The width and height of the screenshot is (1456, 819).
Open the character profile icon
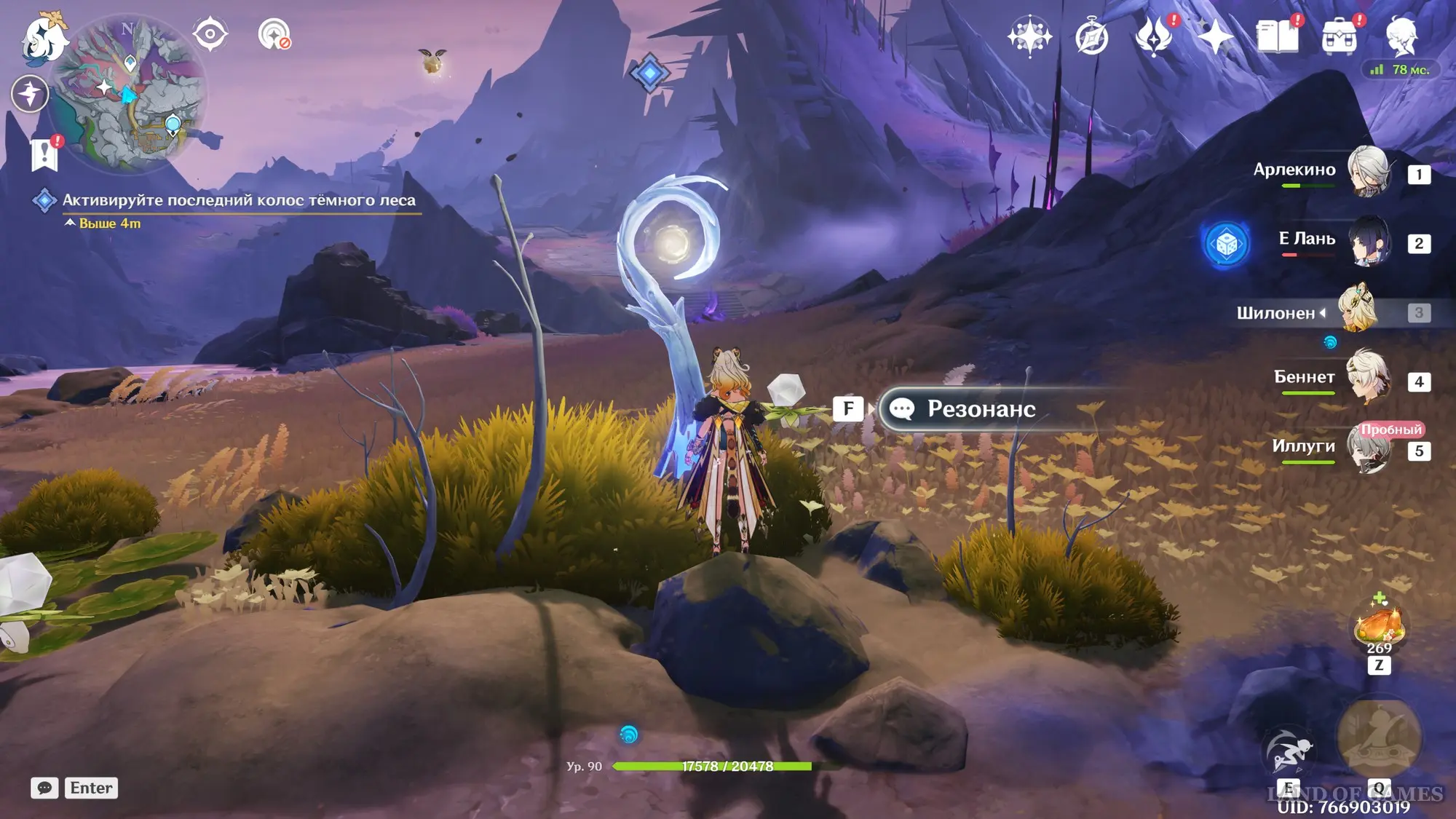click(1401, 36)
